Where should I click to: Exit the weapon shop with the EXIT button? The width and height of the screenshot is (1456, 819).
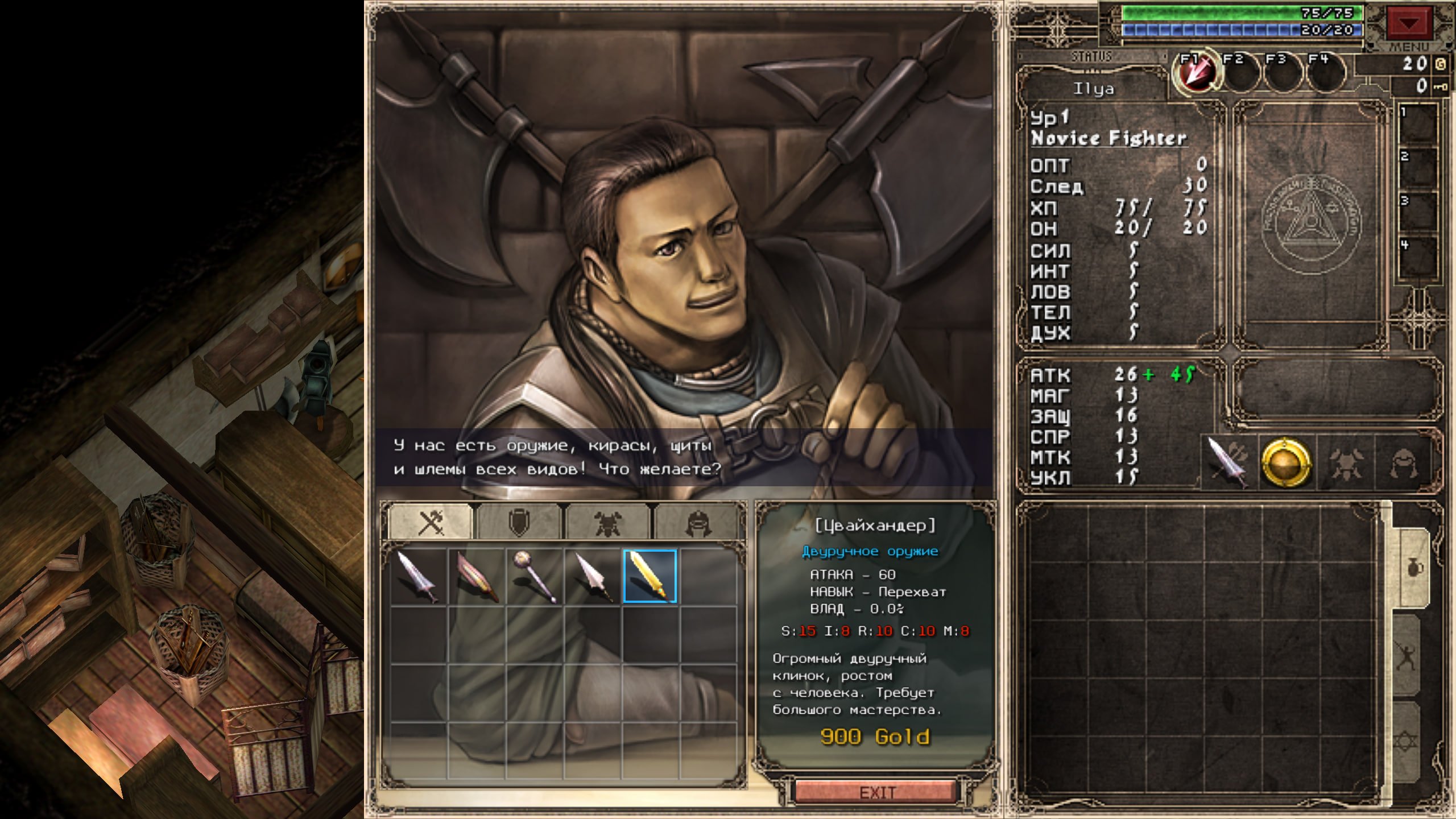876,792
